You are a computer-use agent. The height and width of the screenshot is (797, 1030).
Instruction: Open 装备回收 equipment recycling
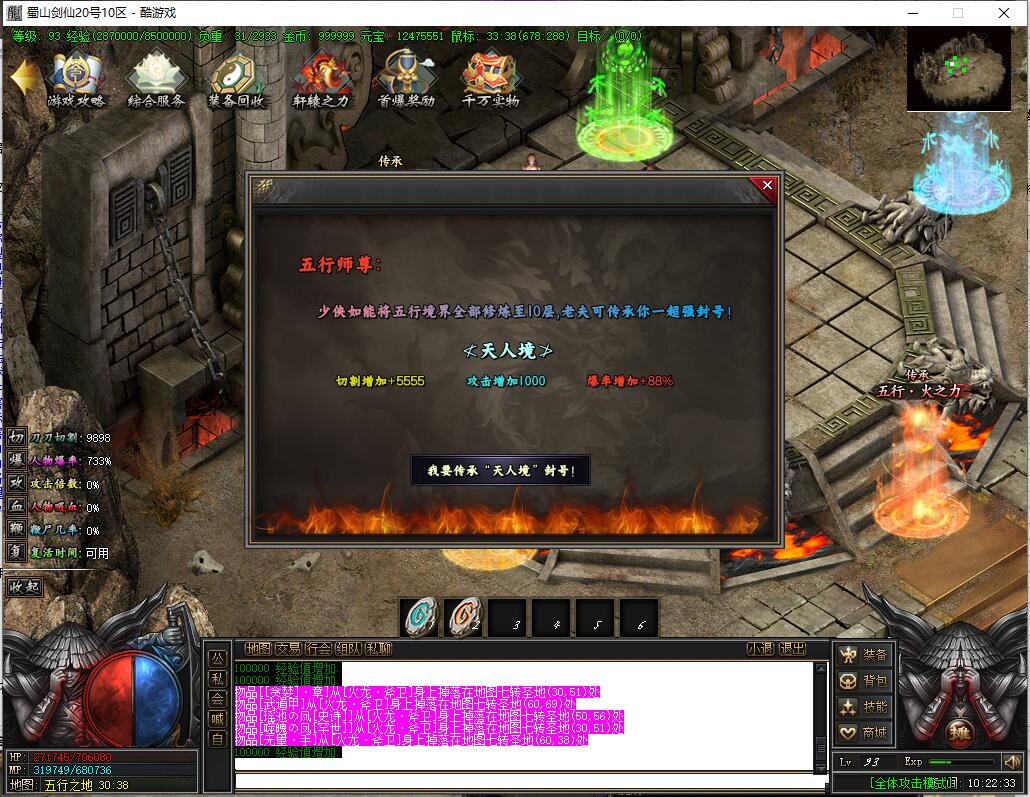[x=237, y=80]
